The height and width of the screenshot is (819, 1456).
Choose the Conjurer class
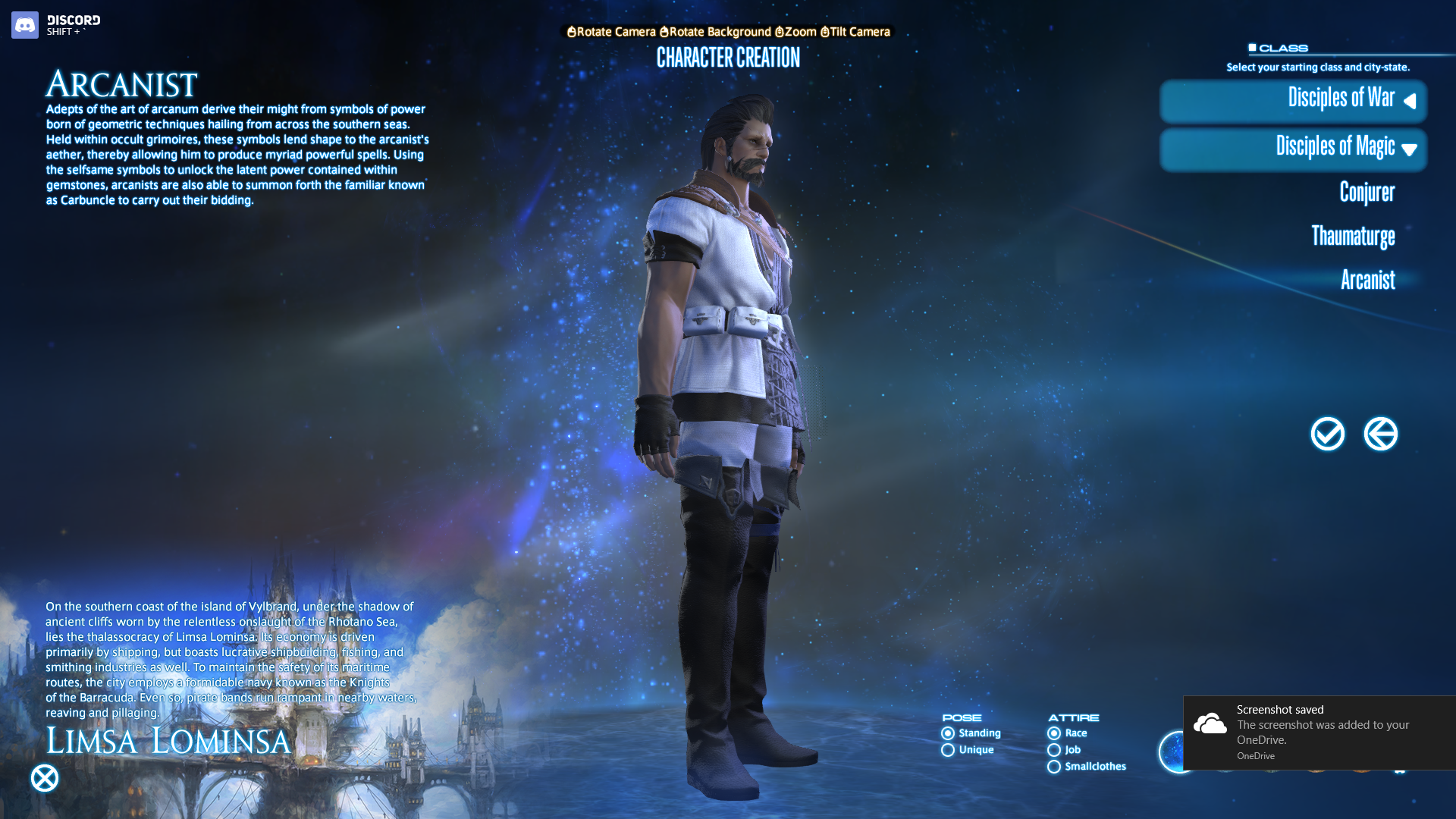click(1367, 193)
